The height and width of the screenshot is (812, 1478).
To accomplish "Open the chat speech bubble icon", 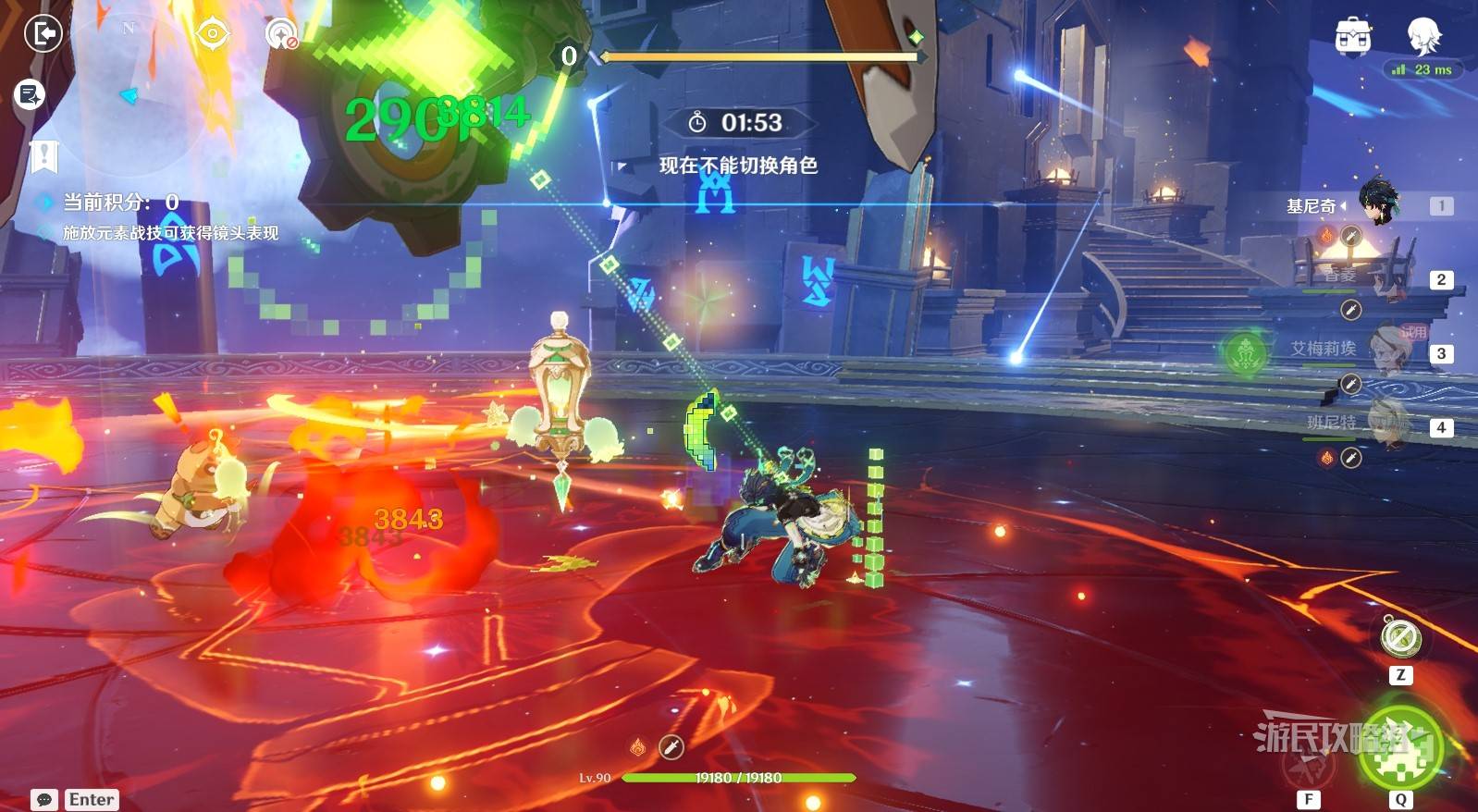I will [x=43, y=799].
